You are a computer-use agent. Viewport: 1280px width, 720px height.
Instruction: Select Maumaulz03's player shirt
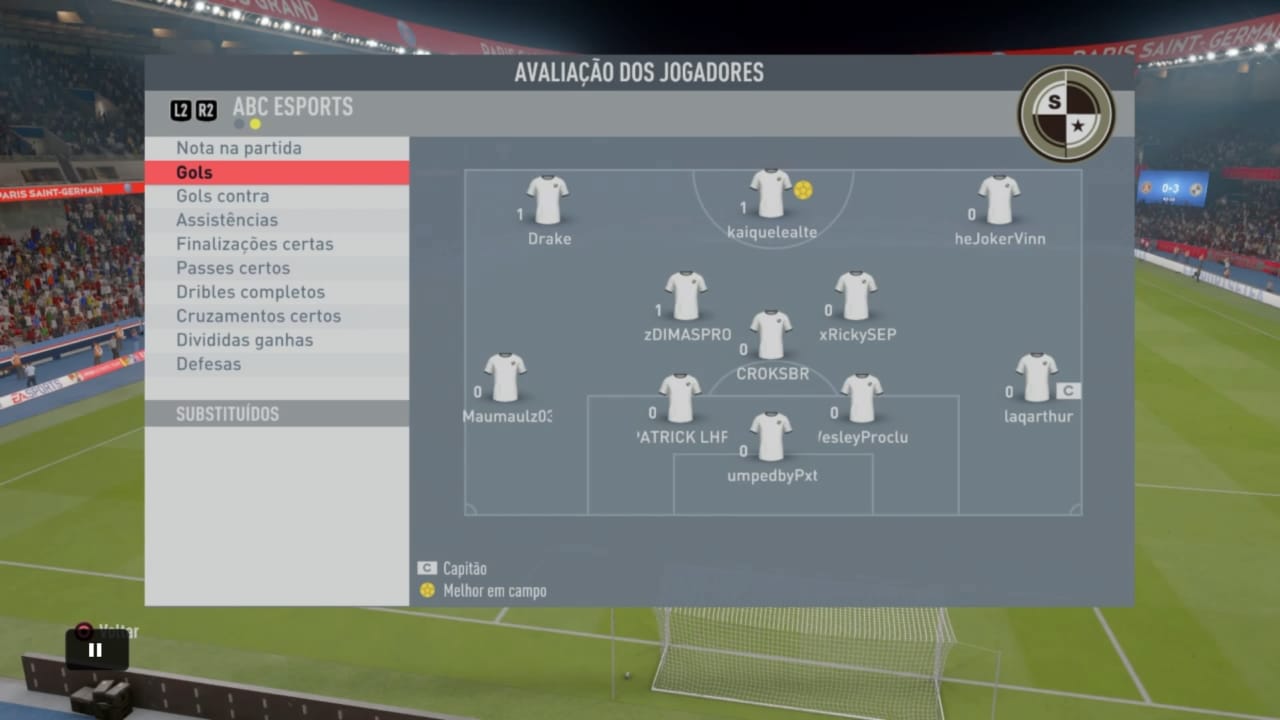pyautogui.click(x=505, y=377)
